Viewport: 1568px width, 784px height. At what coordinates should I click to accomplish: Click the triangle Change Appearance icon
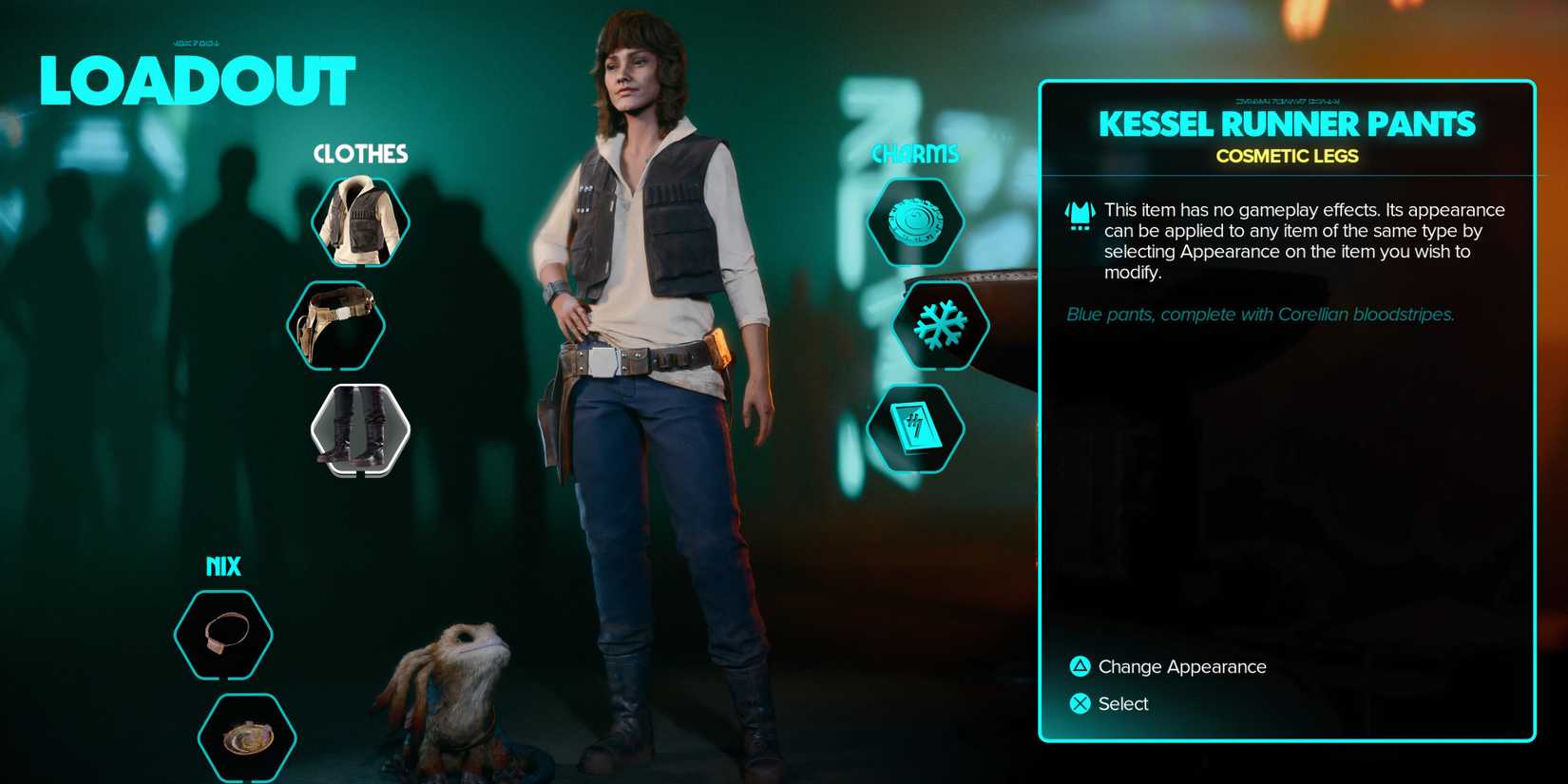point(1080,666)
